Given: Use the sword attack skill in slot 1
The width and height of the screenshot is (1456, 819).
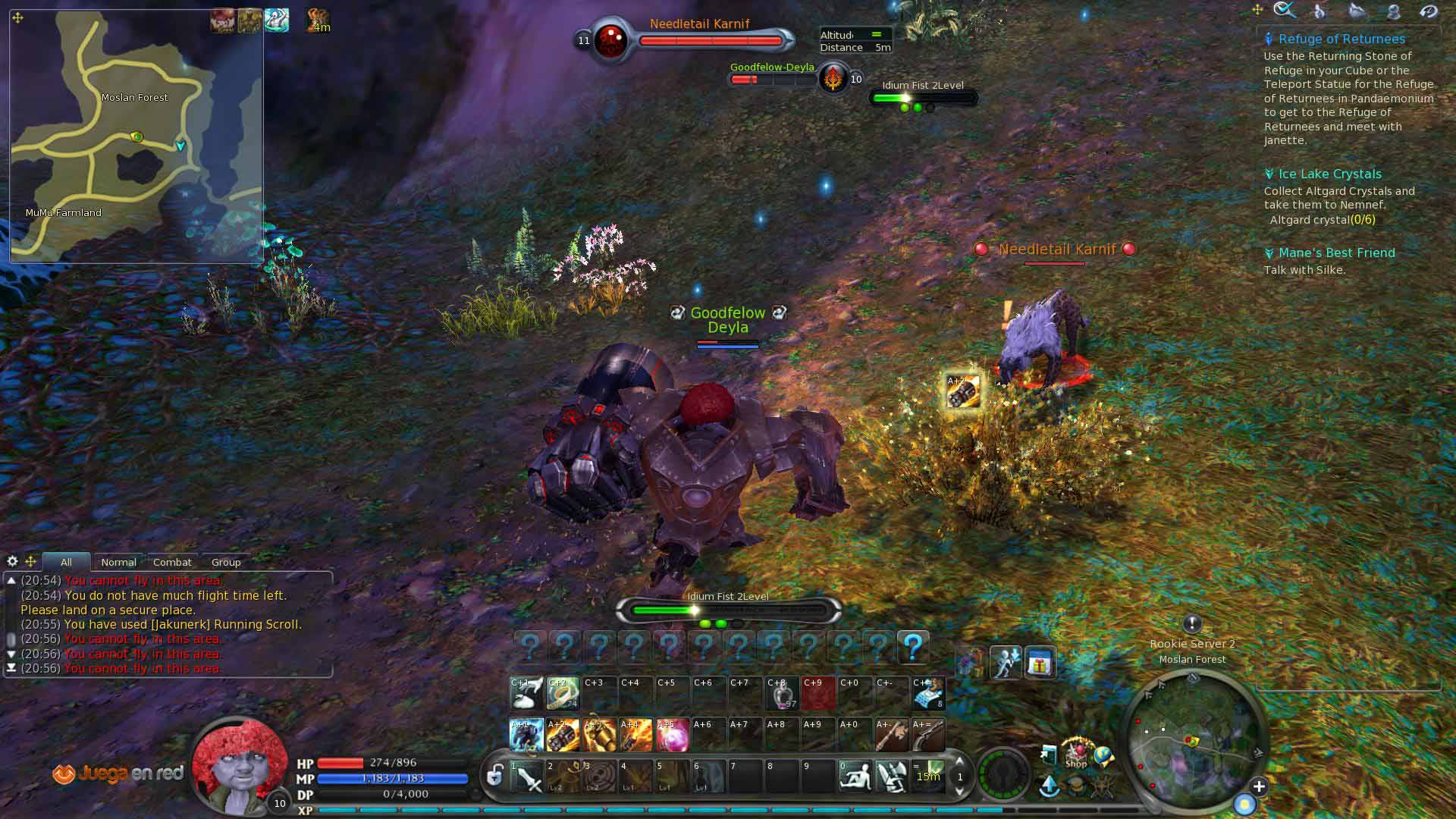Looking at the screenshot, I should tap(527, 777).
